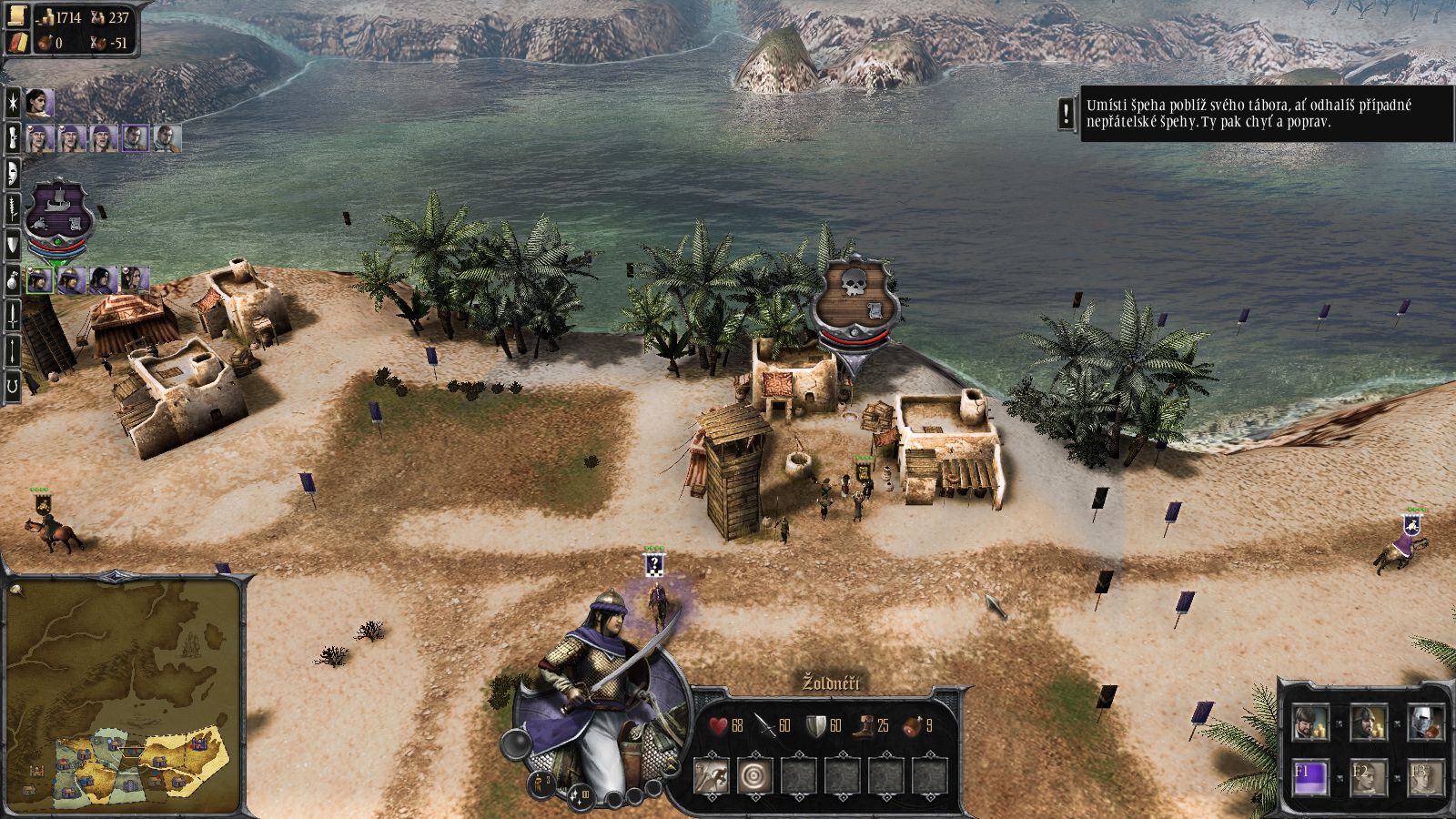Select the F1 purple banner slot
This screenshot has width=1456, height=819.
pos(1310,778)
